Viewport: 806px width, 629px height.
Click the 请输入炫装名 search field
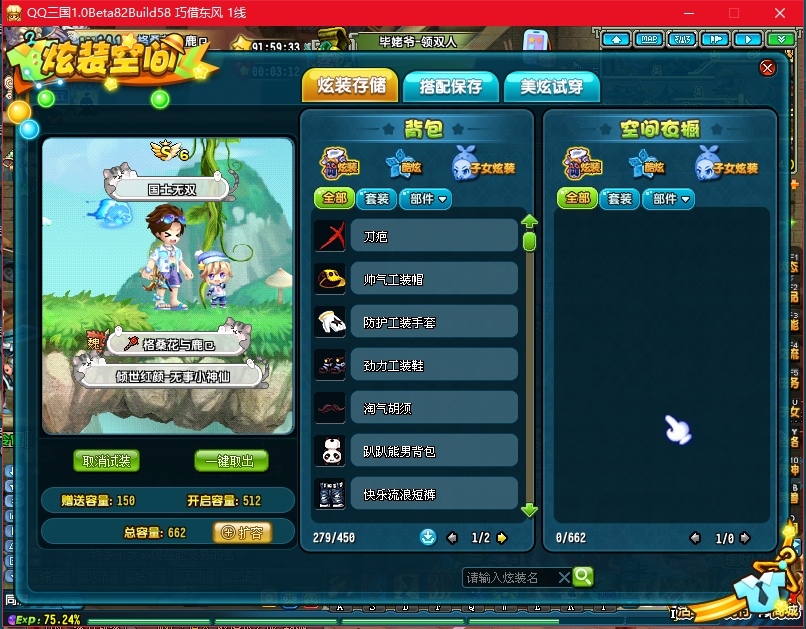[510, 578]
